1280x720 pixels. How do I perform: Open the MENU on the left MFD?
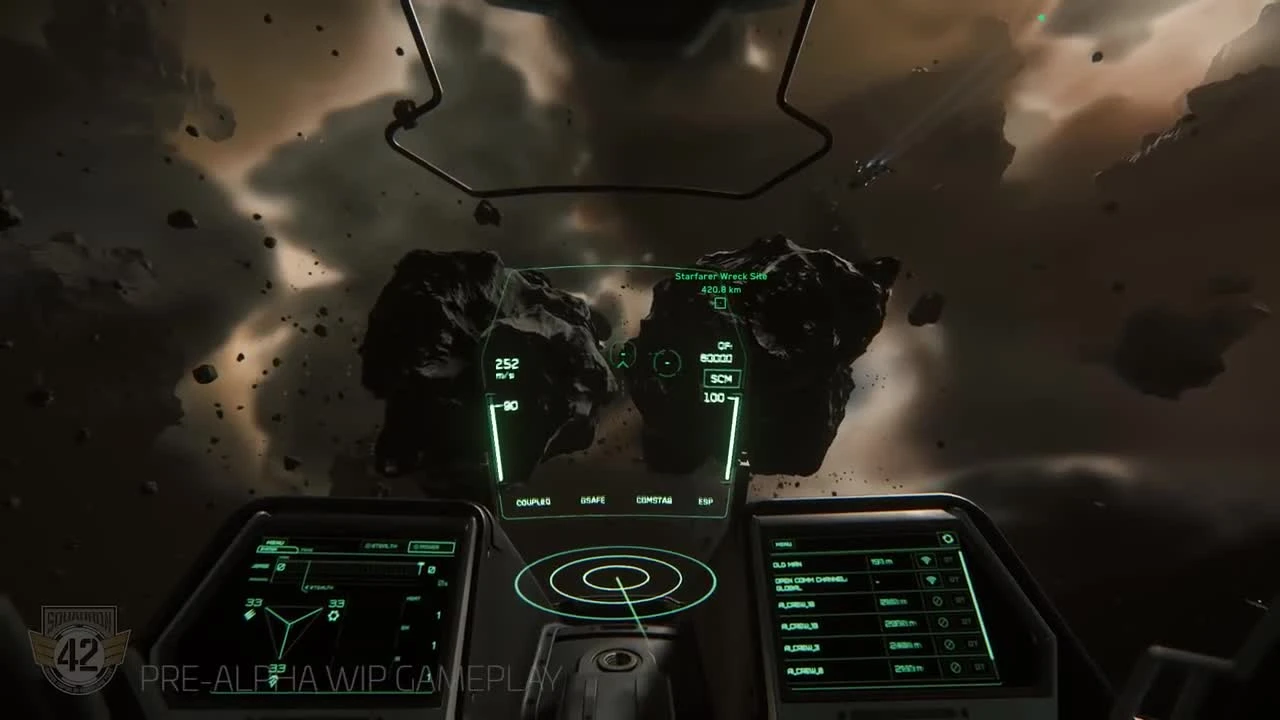pos(276,542)
